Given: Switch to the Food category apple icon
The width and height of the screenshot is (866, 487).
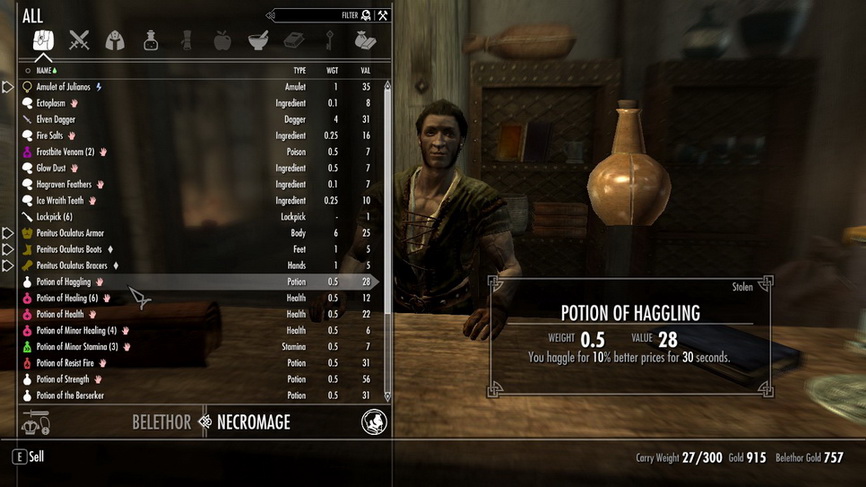Looking at the screenshot, I should coord(222,41).
